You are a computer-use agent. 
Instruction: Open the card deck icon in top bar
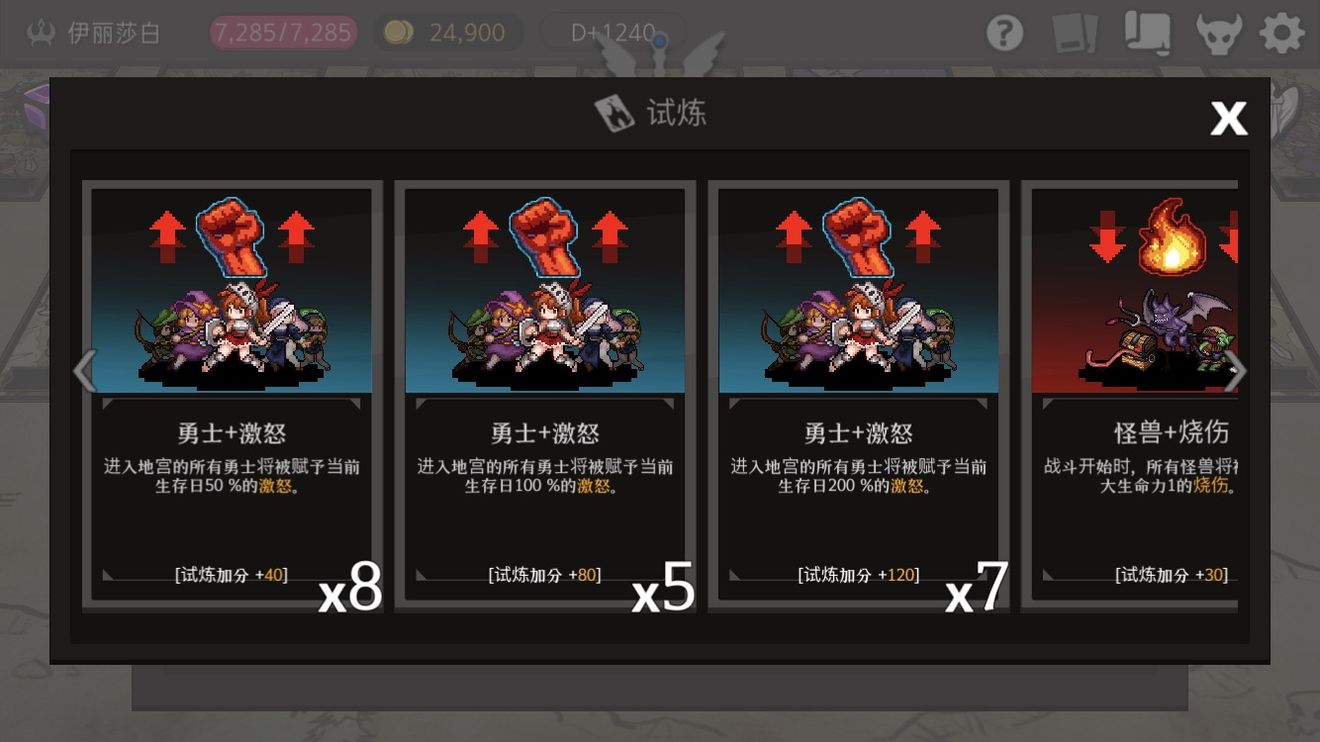[1077, 31]
